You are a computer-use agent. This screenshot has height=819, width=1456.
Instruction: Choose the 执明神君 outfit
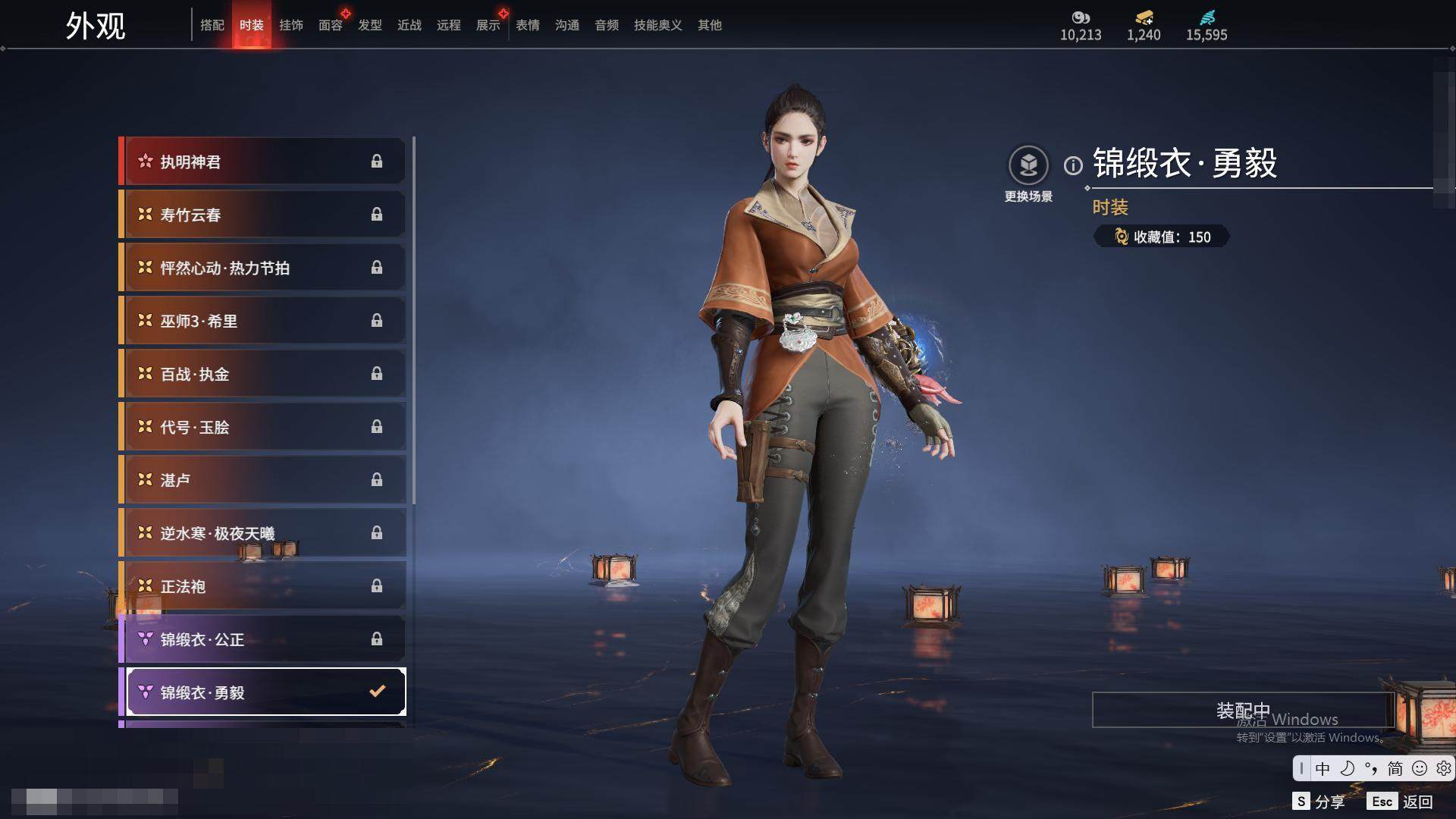tap(262, 162)
